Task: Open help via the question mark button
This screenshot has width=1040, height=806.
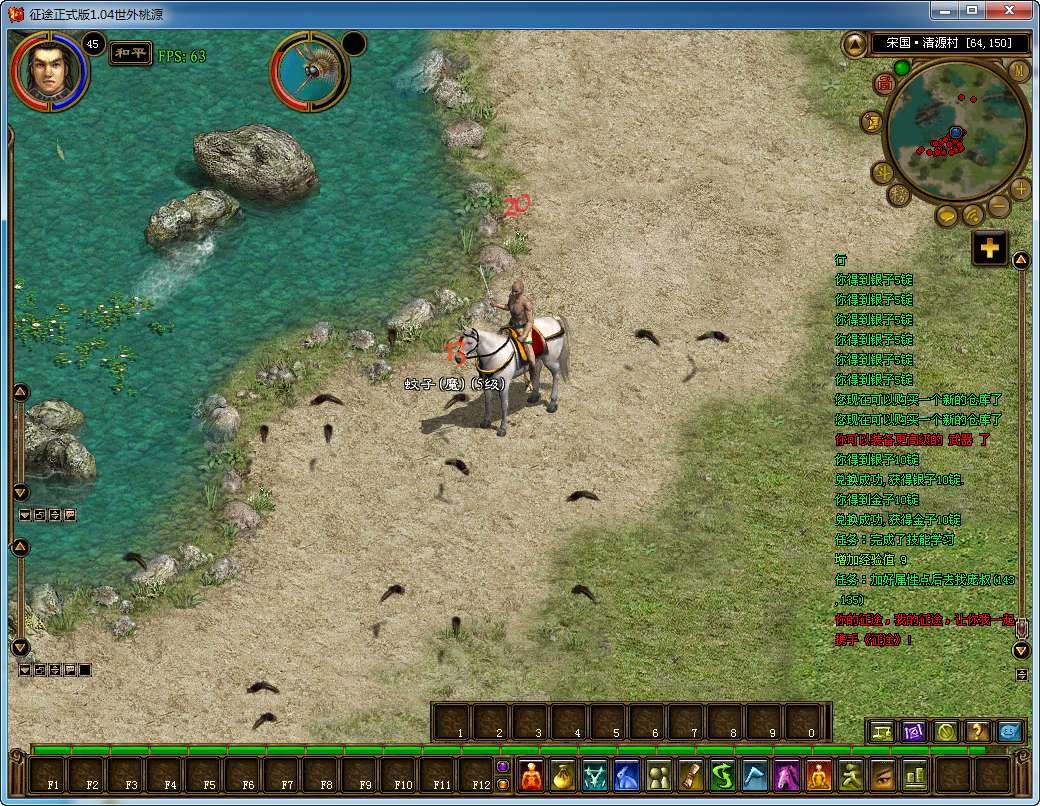Action: 978,731
